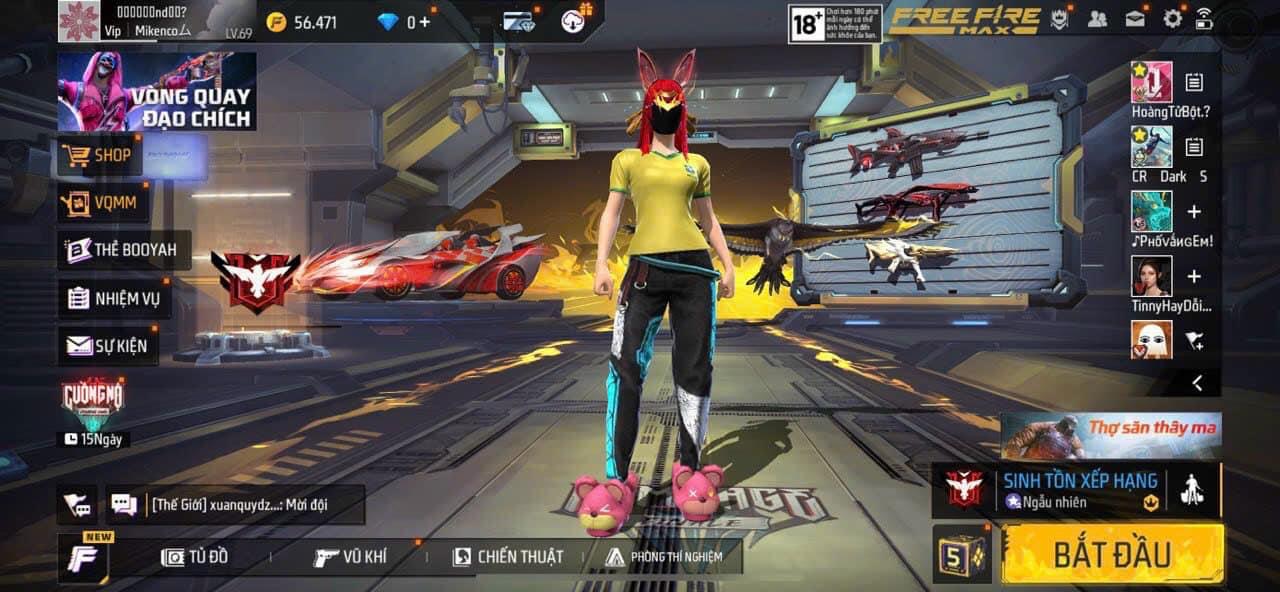The height and width of the screenshot is (592, 1280).
Task: Open THẺ BOOYAH pass
Action: pyautogui.click(x=124, y=250)
